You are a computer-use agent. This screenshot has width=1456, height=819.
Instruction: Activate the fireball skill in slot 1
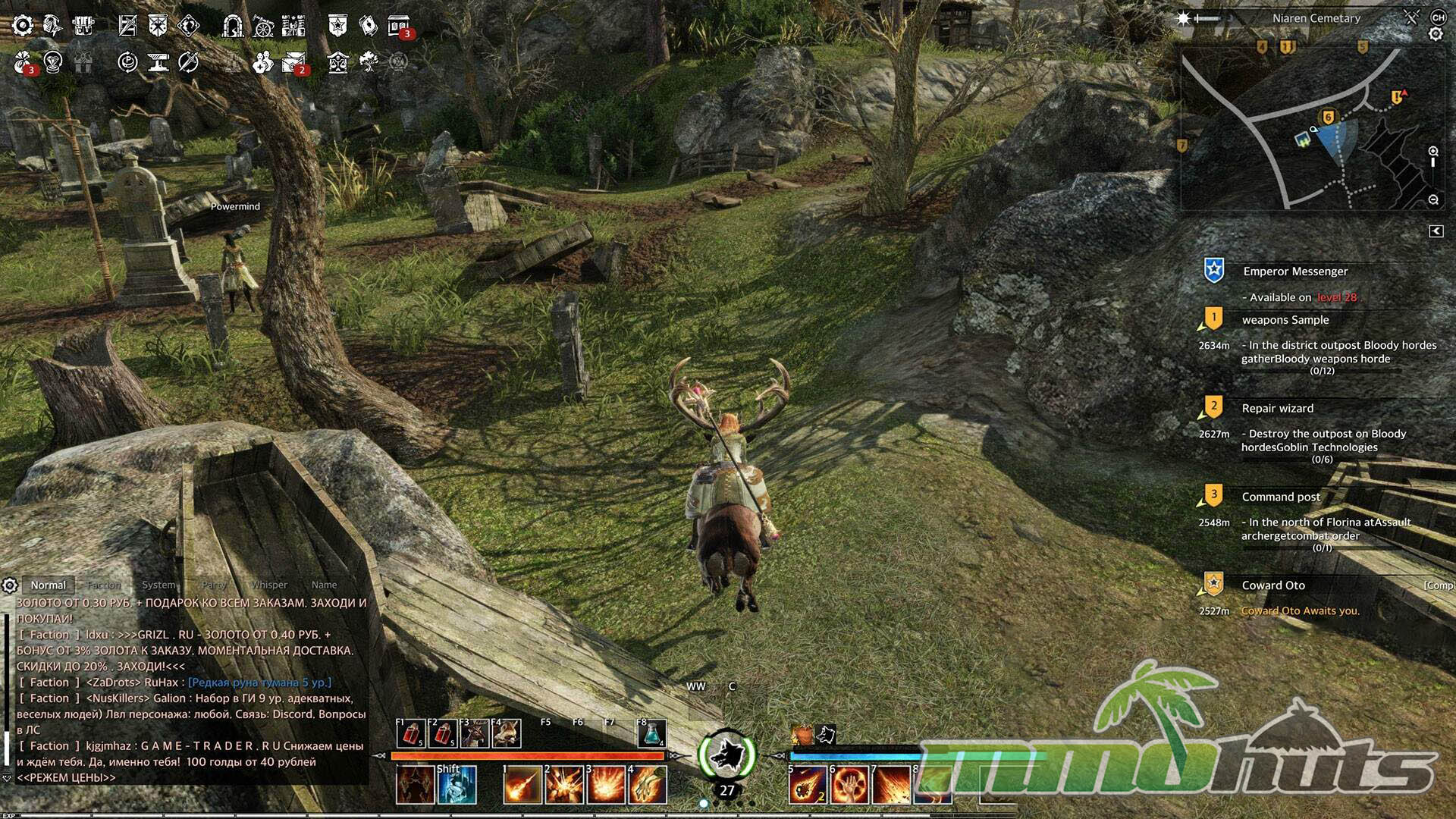pyautogui.click(x=522, y=785)
